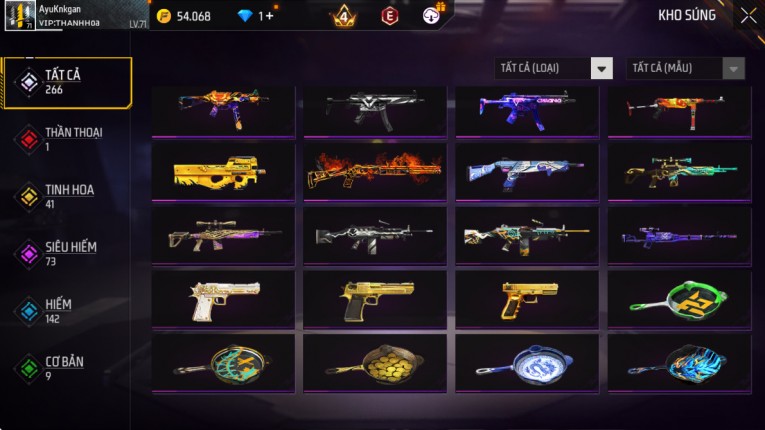Switch to the Tất Cả category tab
Screen dimensions: 765x430
pyautogui.click(x=67, y=82)
